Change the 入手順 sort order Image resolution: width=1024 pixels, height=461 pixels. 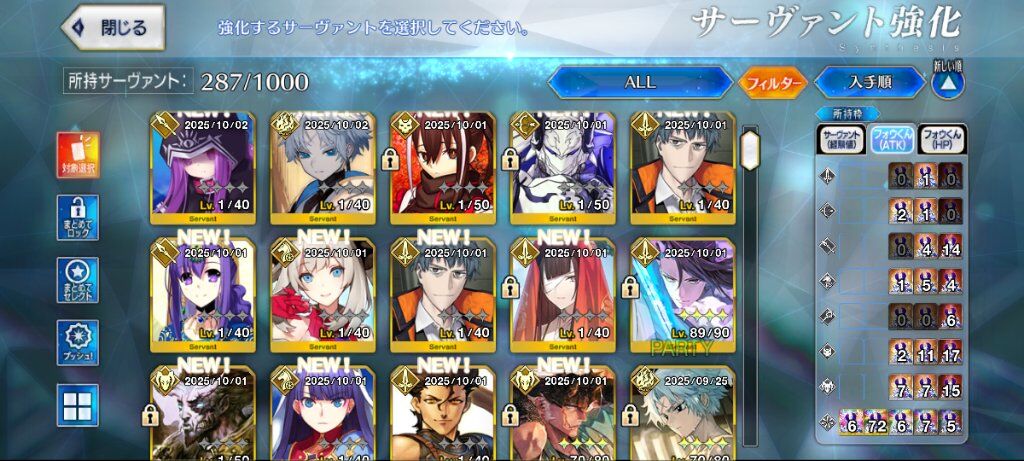(x=870, y=83)
